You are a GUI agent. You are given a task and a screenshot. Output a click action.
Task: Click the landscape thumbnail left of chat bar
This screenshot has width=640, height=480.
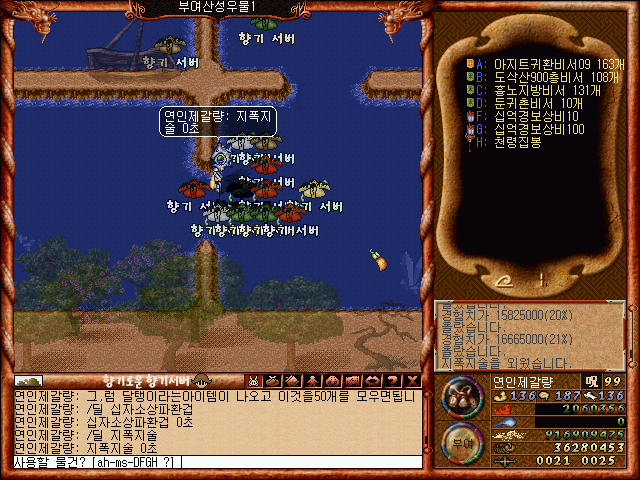pyautogui.click(x=28, y=381)
